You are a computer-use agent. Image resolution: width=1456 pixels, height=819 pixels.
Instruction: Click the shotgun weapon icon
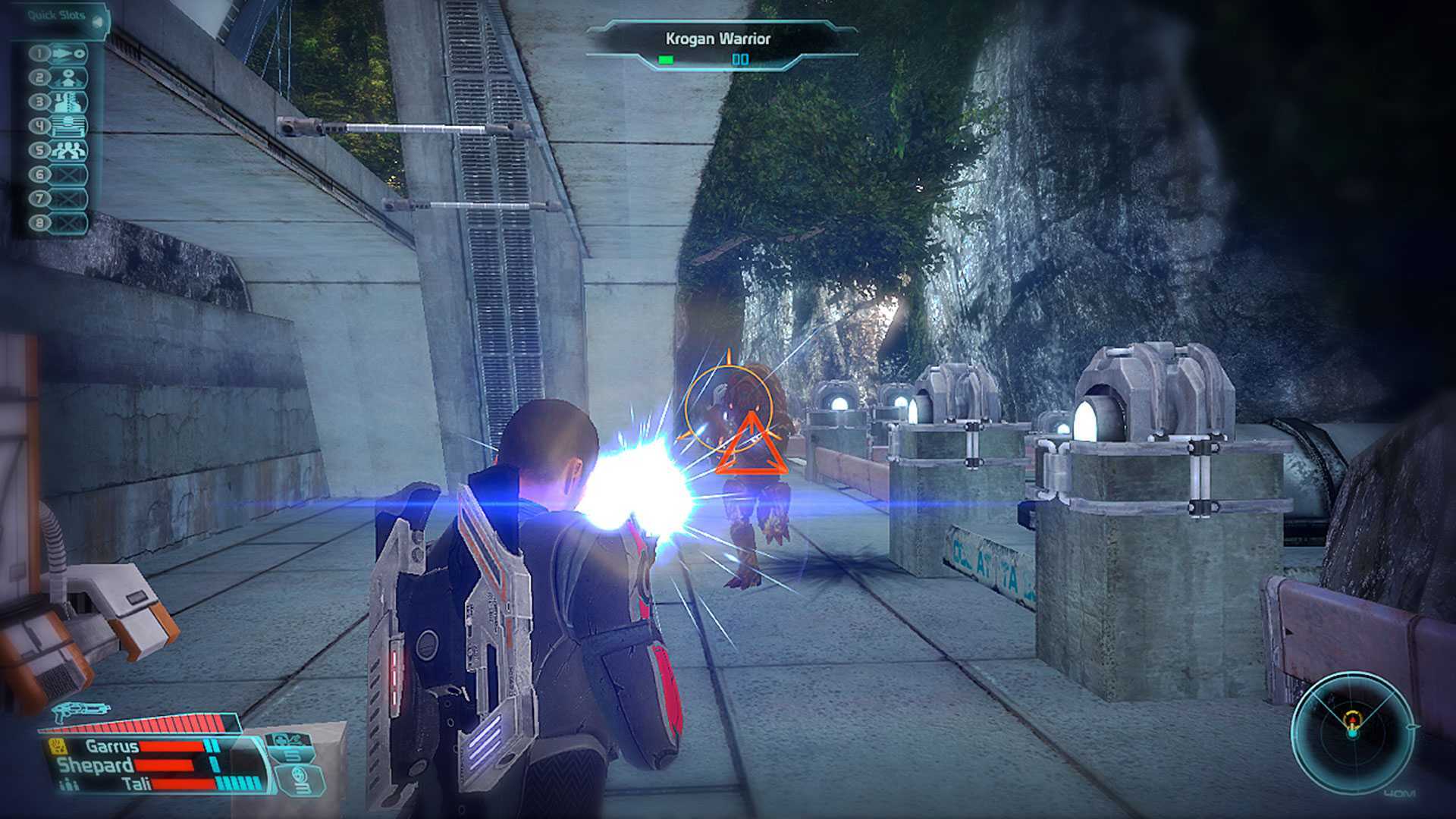[x=78, y=711]
